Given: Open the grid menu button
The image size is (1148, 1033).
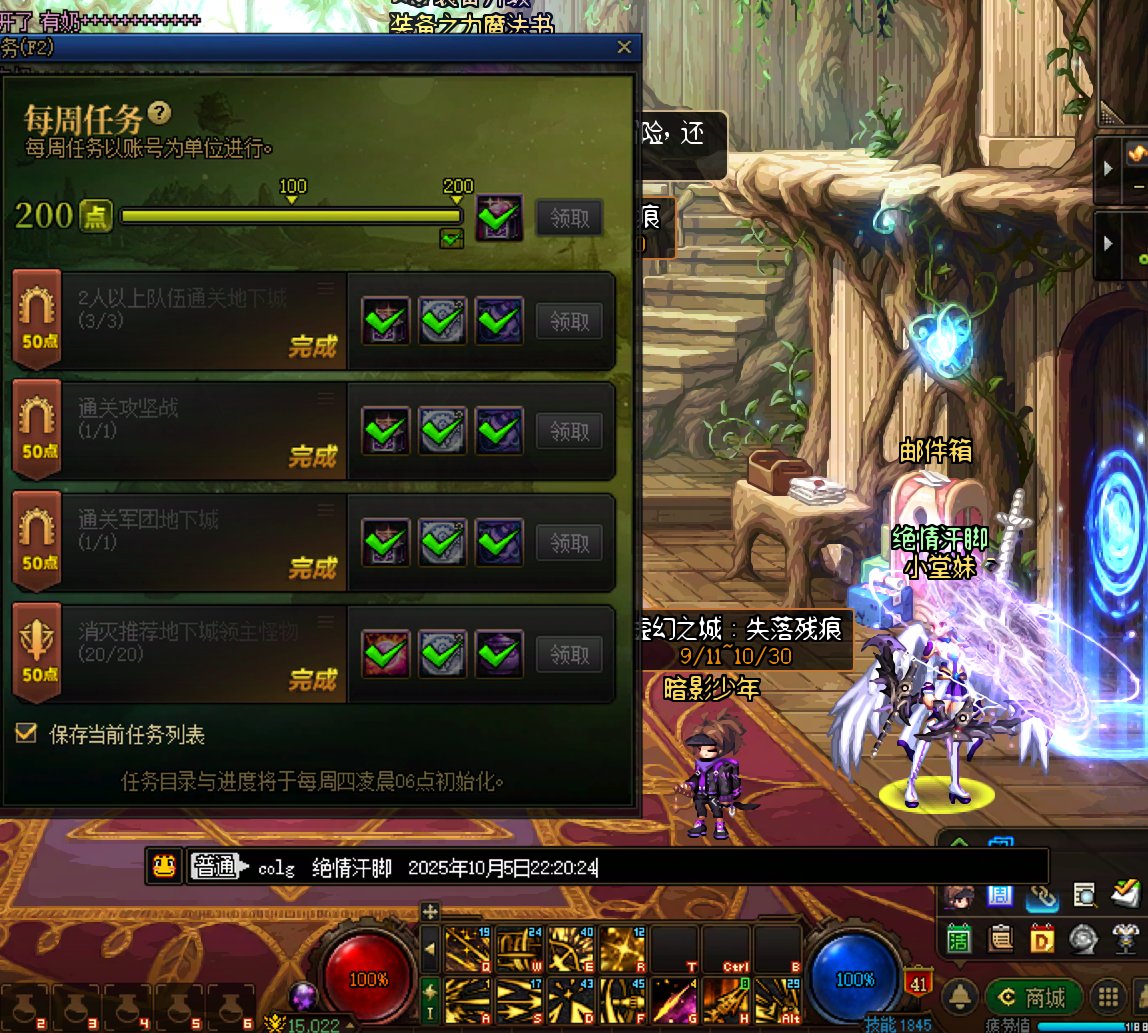Looking at the screenshot, I should [x=1107, y=996].
